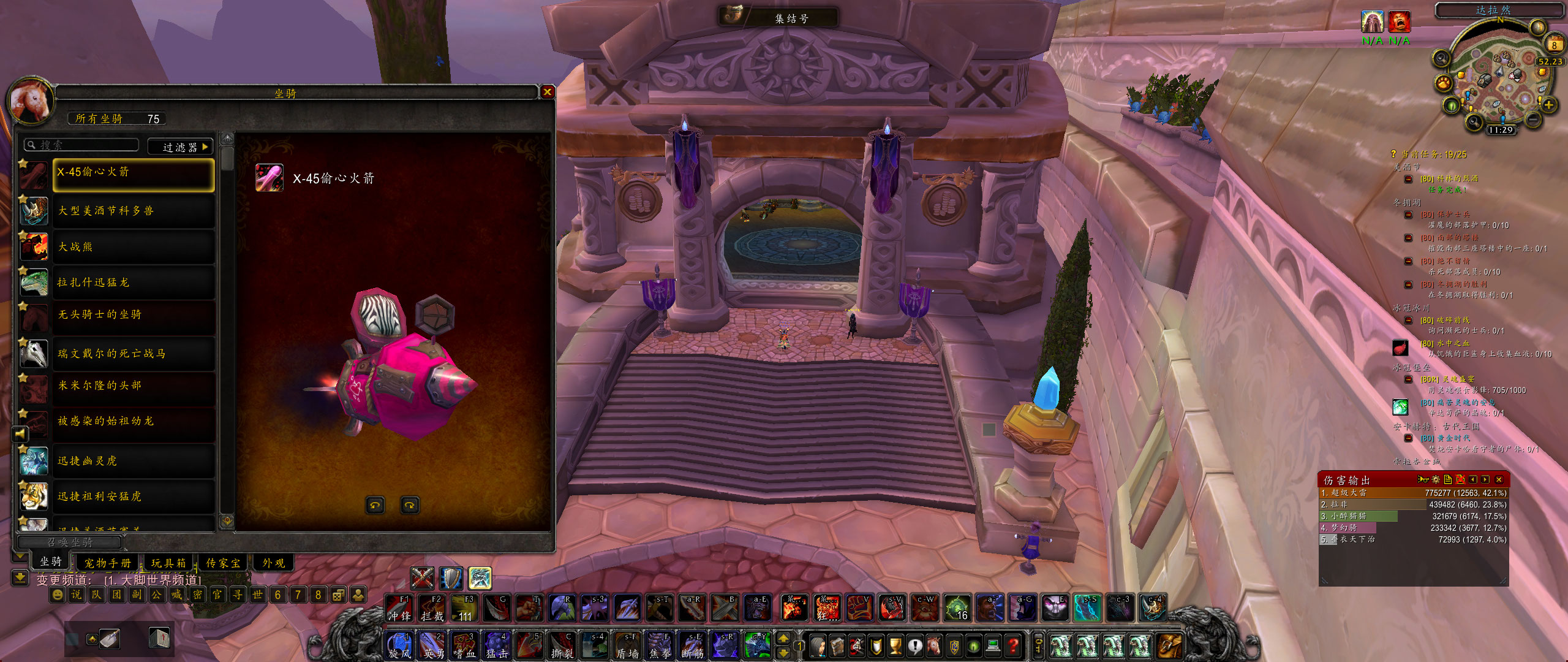Viewport: 1568px width, 662px height.
Task: Activate the 冲锋 charge ability
Action: click(x=399, y=608)
